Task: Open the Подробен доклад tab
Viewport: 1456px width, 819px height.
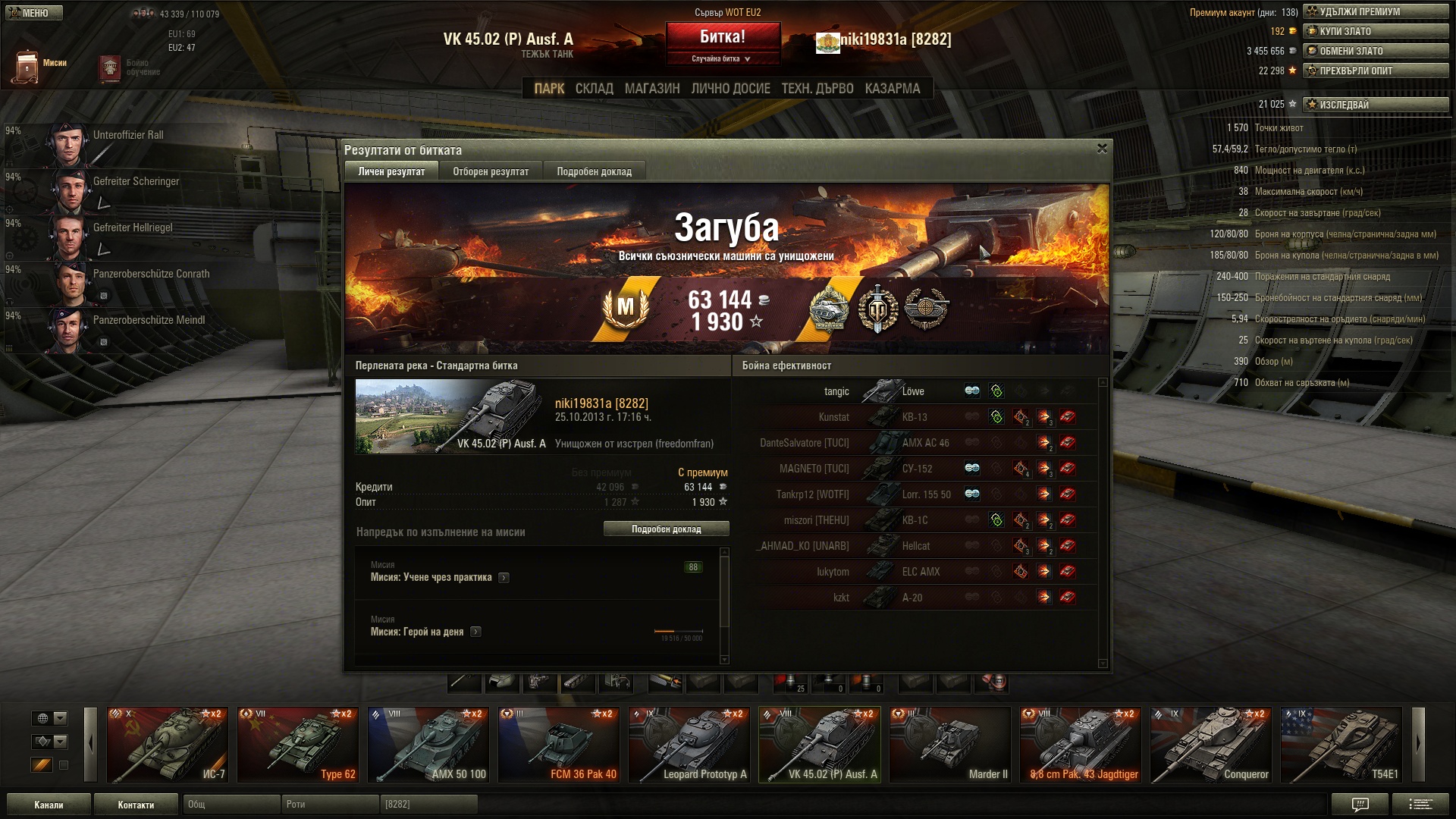Action: [x=594, y=171]
